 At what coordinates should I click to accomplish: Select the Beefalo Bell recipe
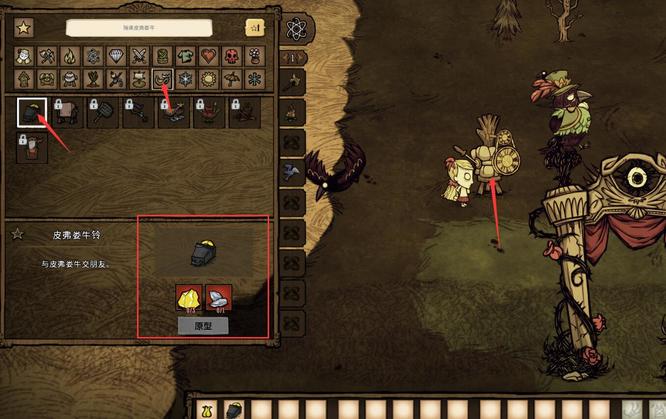32,113
